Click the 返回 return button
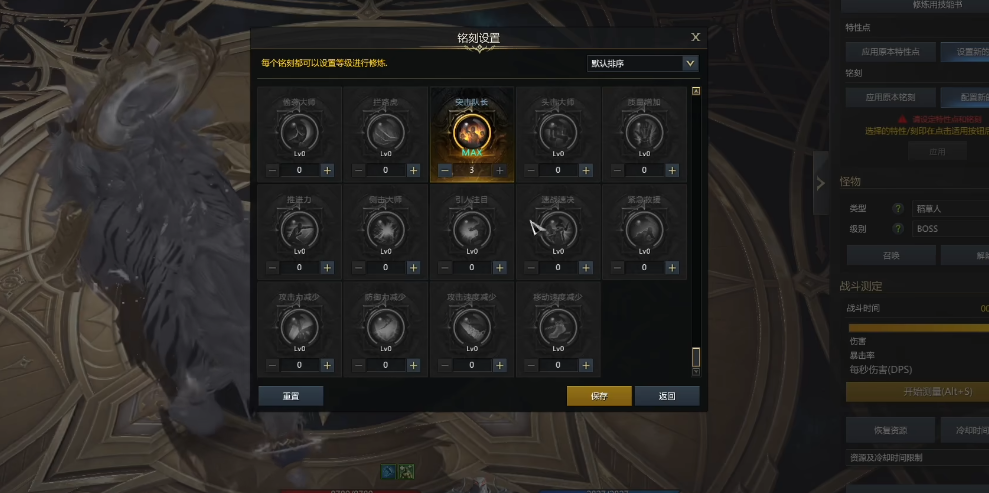The height and width of the screenshot is (493, 989). point(667,396)
